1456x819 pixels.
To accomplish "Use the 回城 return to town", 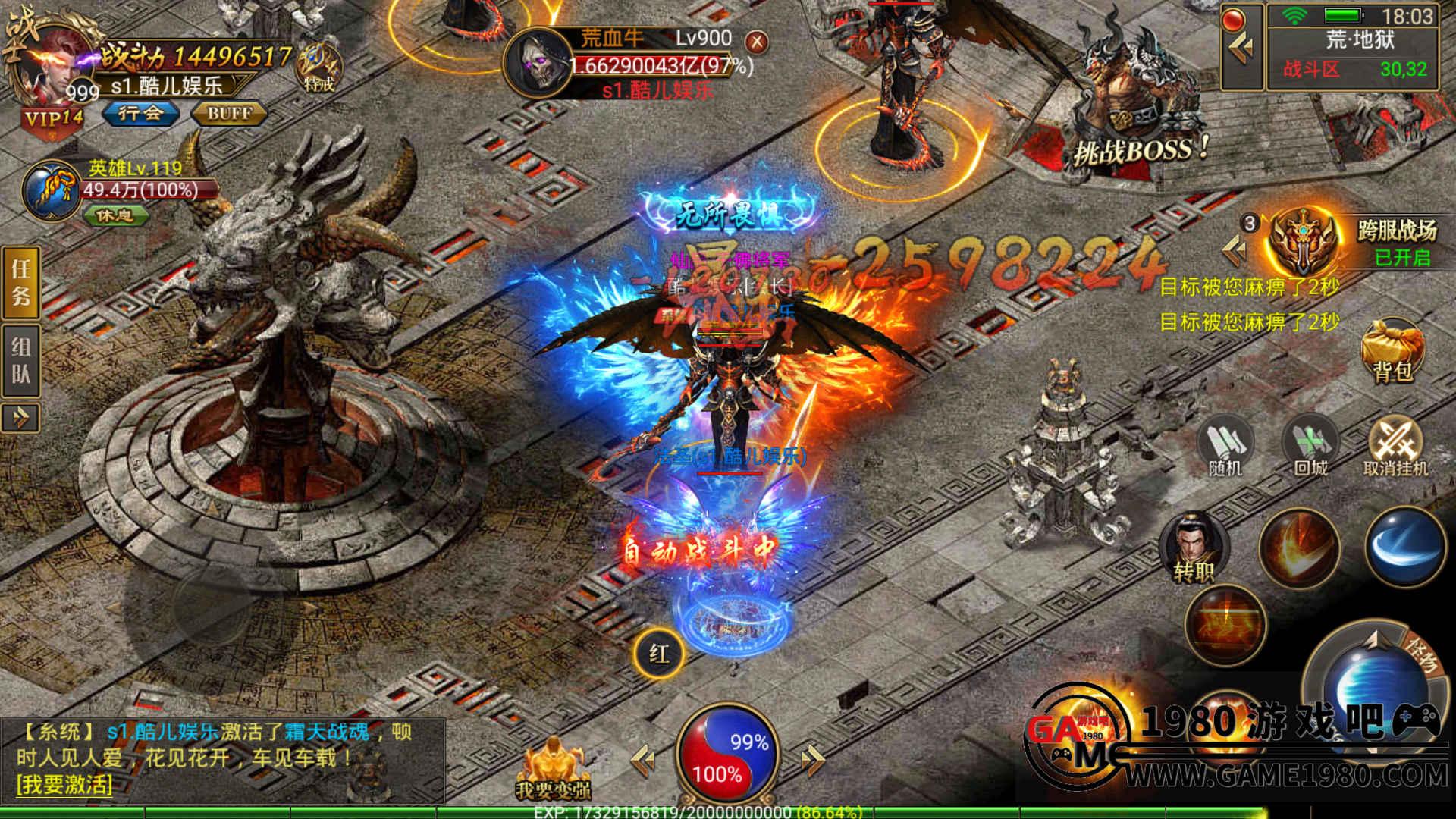I will [1310, 447].
